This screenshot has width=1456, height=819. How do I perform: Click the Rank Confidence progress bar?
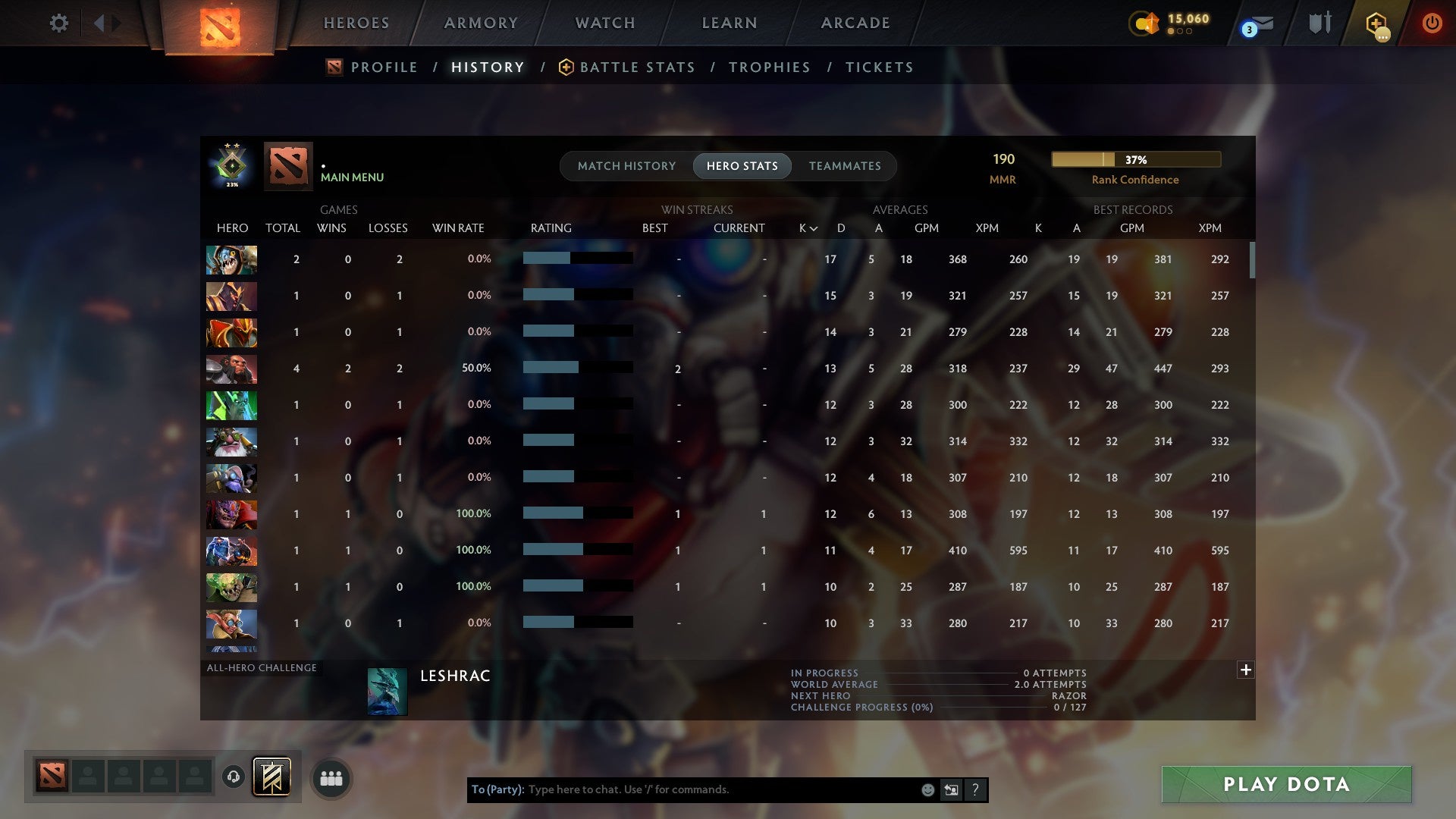[1135, 160]
